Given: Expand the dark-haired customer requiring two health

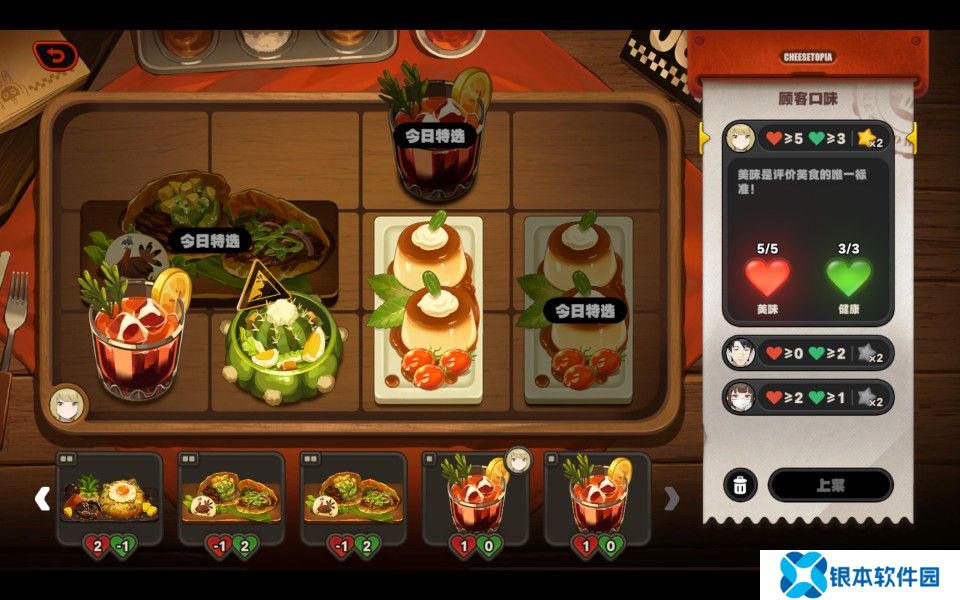Looking at the screenshot, I should [x=806, y=353].
